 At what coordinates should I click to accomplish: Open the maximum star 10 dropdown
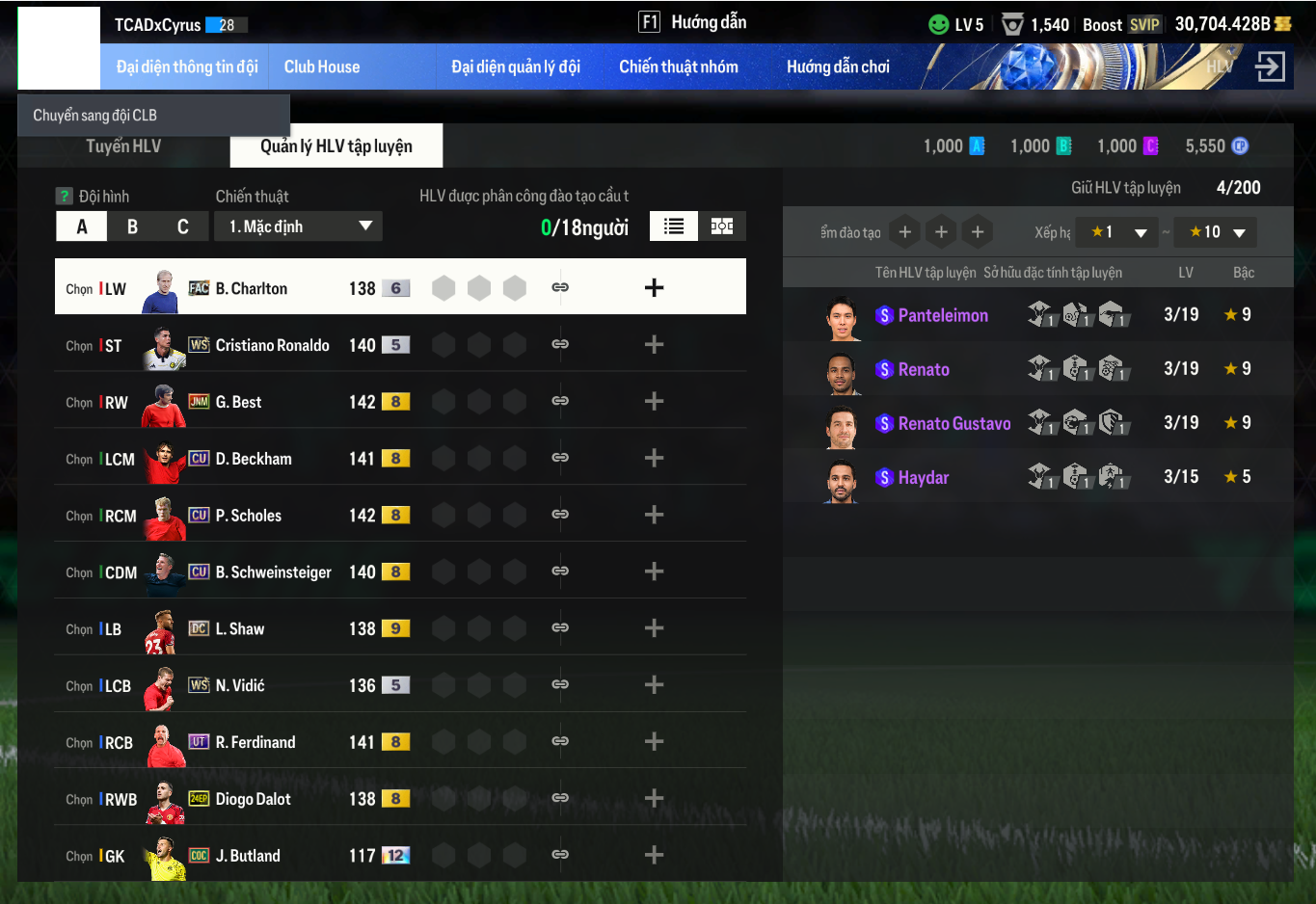(x=1217, y=232)
